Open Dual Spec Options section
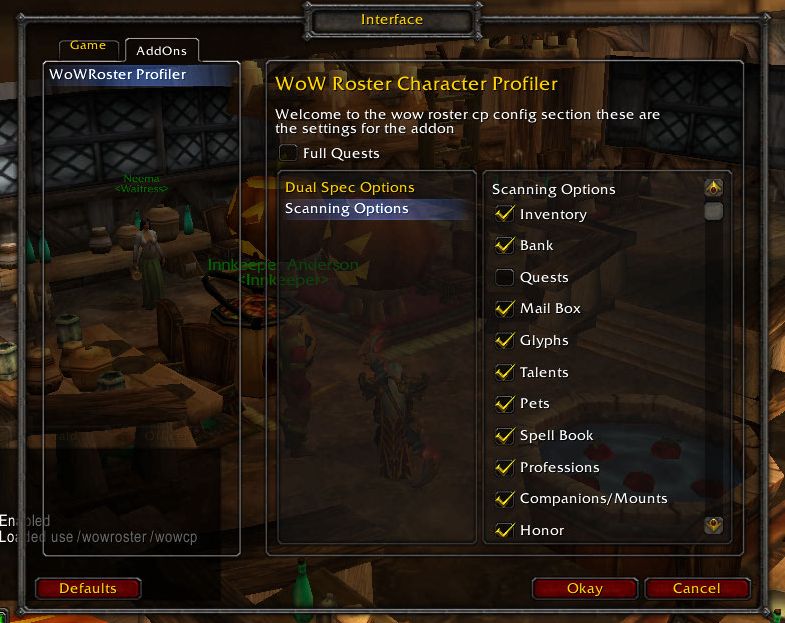Image resolution: width=785 pixels, height=623 pixels. click(349, 187)
